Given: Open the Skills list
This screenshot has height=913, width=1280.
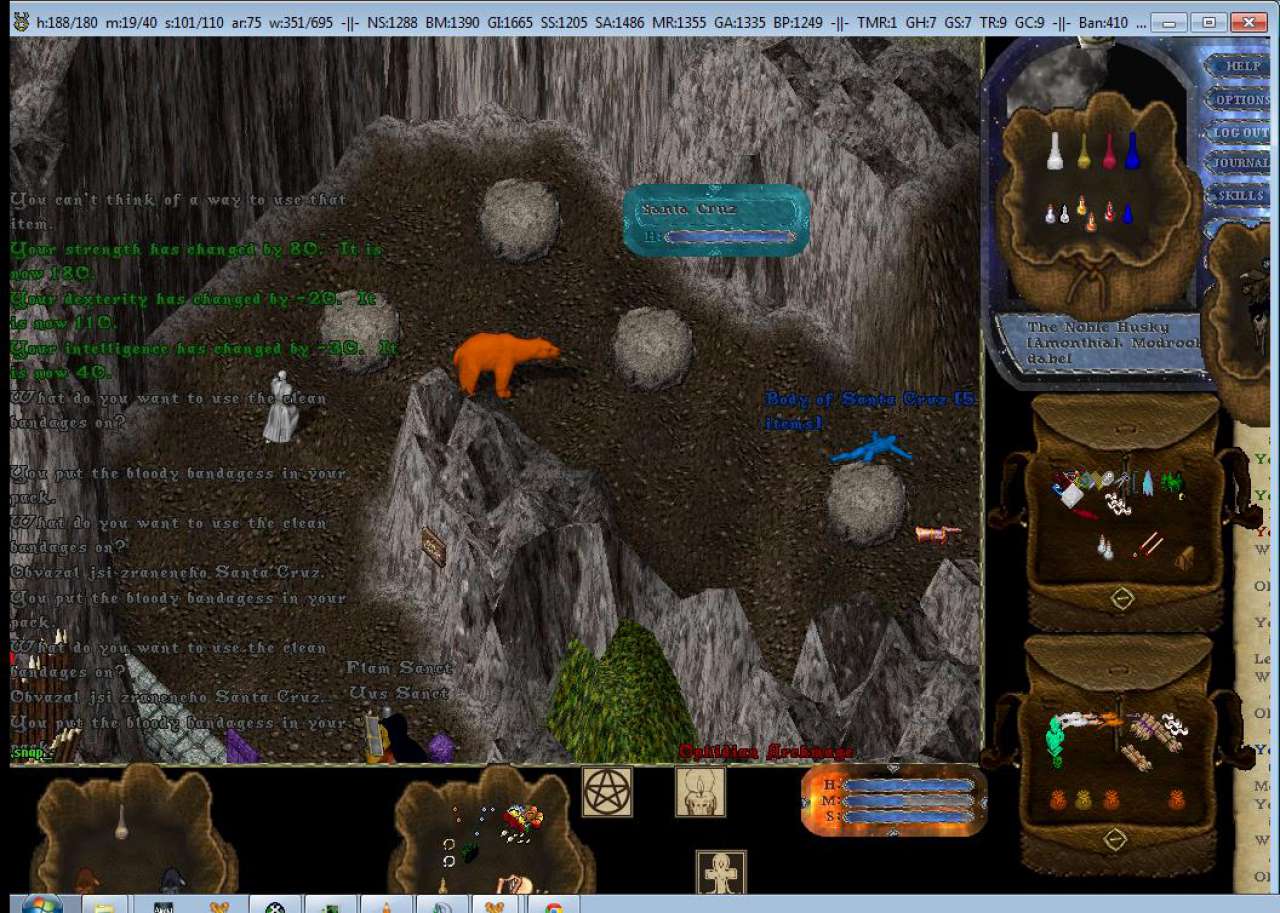Looking at the screenshot, I should pos(1241,195).
